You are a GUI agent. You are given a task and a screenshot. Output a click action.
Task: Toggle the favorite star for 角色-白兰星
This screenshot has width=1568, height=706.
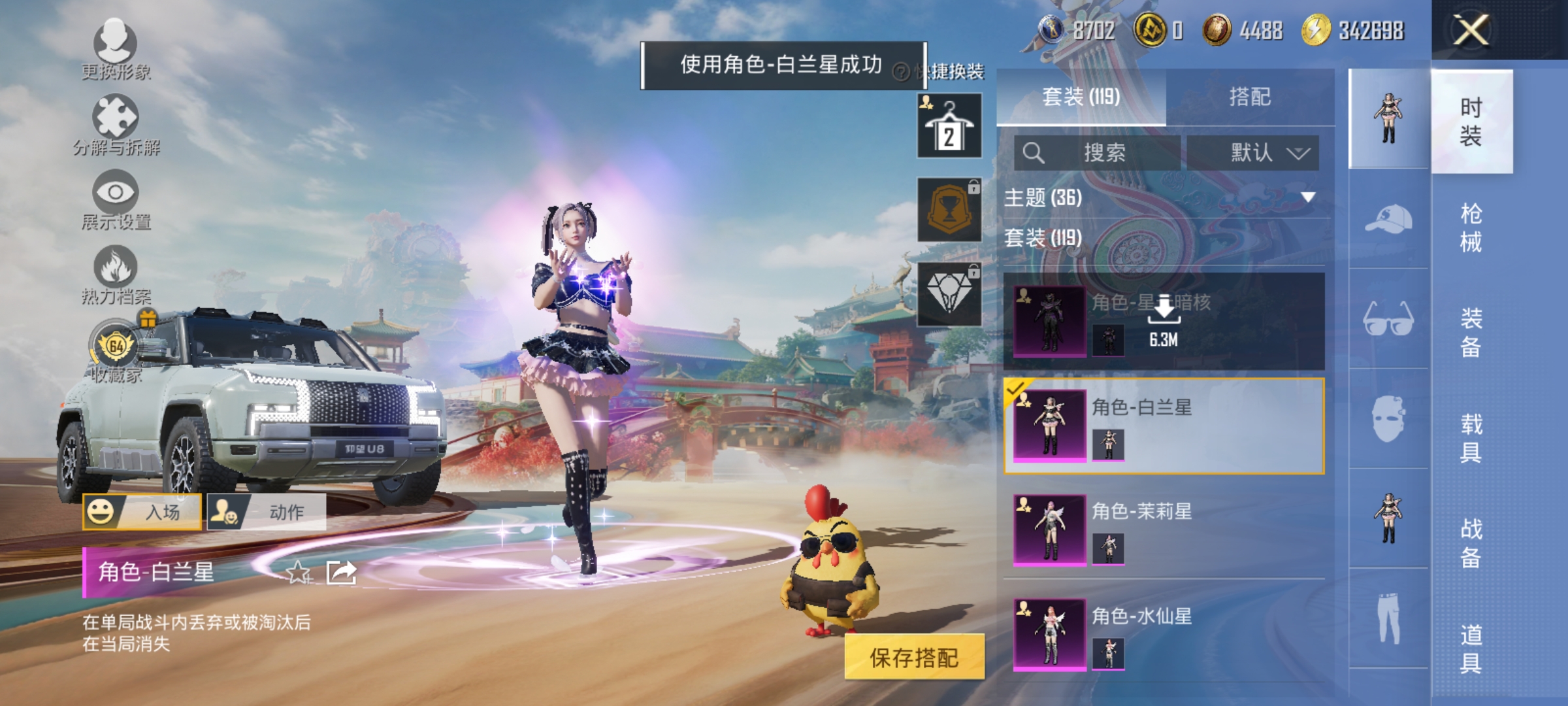(x=300, y=573)
